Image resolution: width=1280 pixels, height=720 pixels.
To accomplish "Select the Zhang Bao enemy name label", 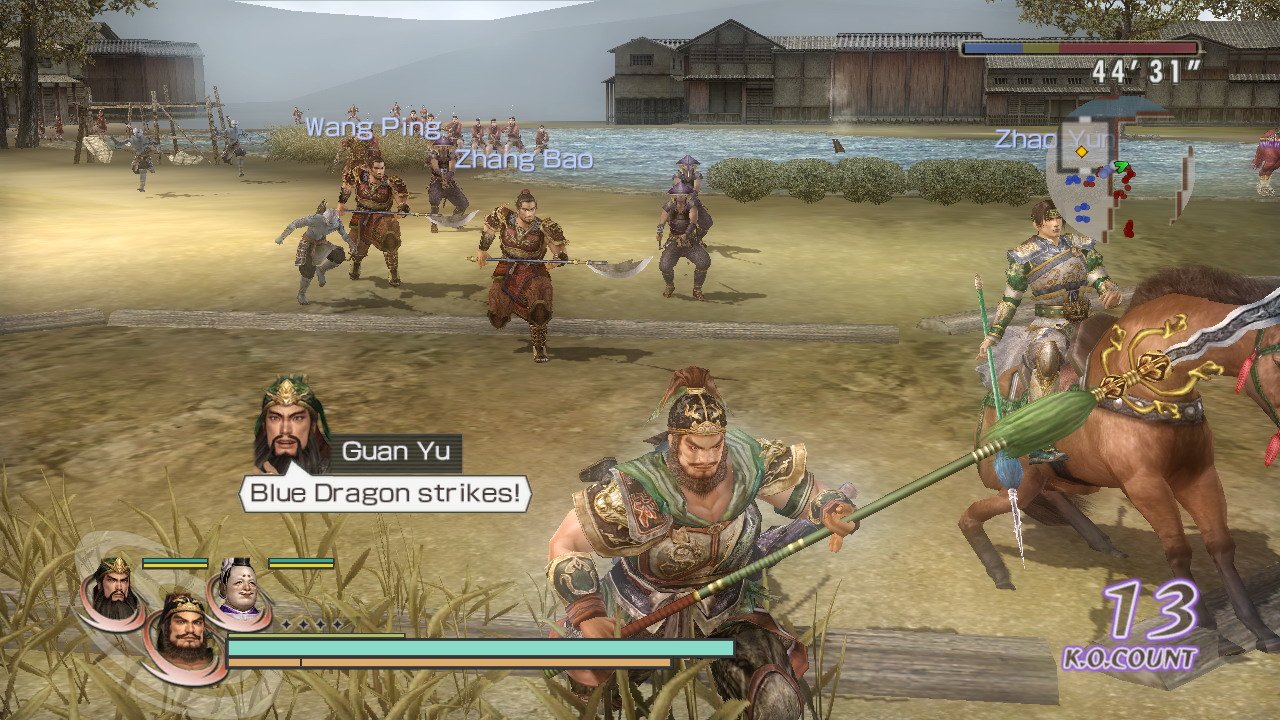I will (x=523, y=159).
